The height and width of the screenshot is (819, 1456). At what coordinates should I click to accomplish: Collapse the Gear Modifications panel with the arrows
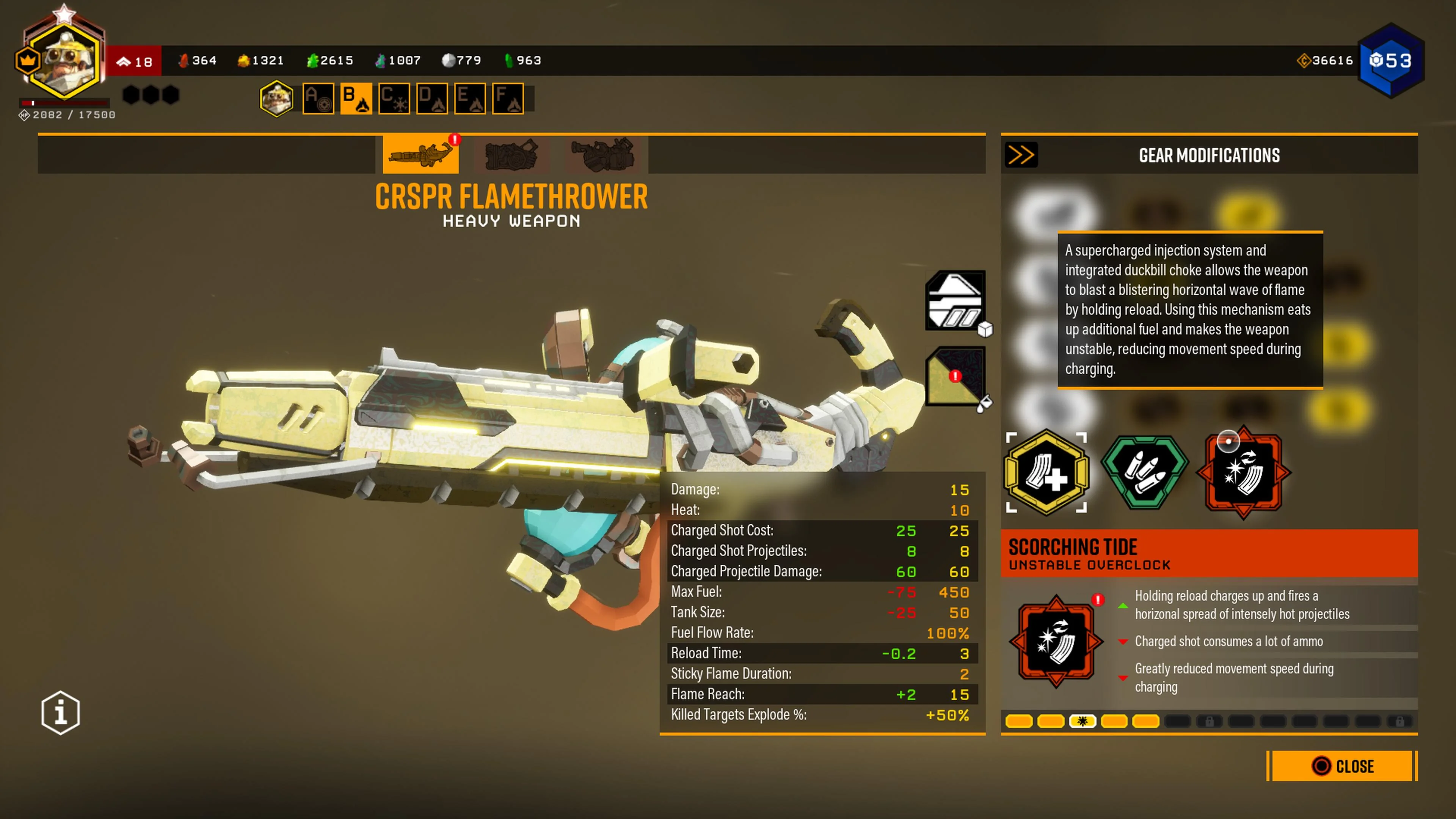click(1021, 155)
